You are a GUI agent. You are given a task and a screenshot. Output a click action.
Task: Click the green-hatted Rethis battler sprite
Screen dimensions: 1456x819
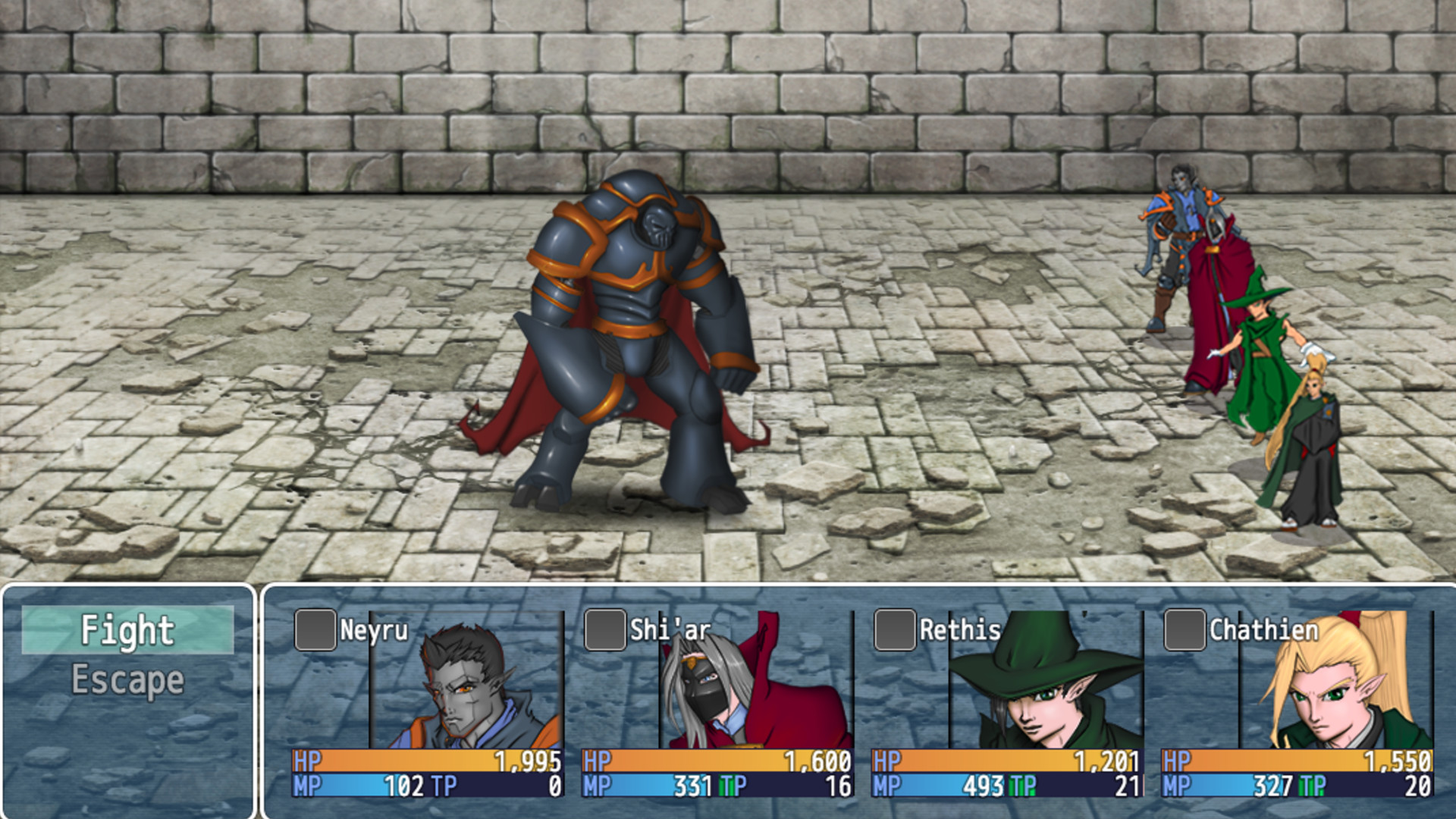click(x=1259, y=356)
